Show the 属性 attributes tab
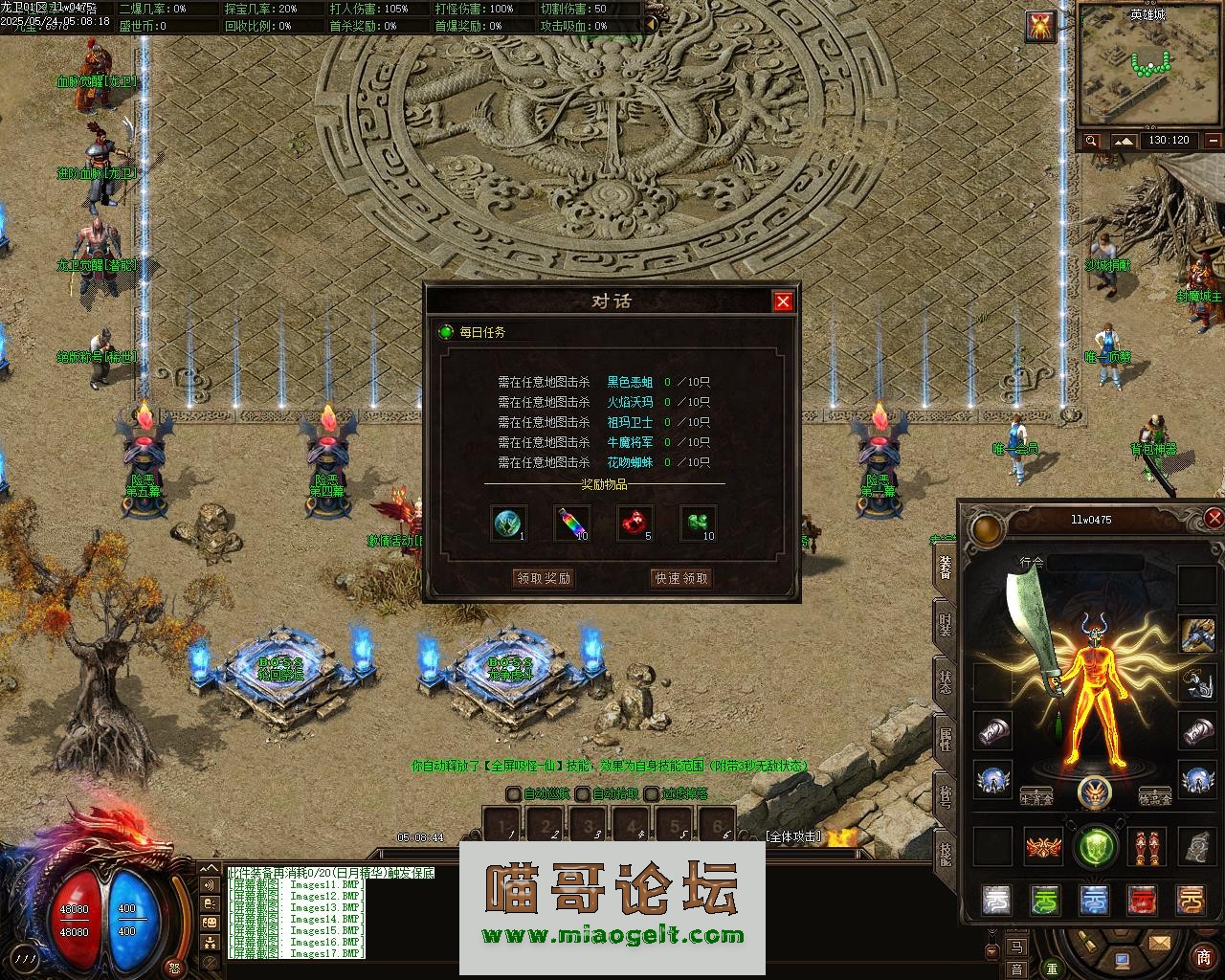The height and width of the screenshot is (980, 1225). pos(946,738)
